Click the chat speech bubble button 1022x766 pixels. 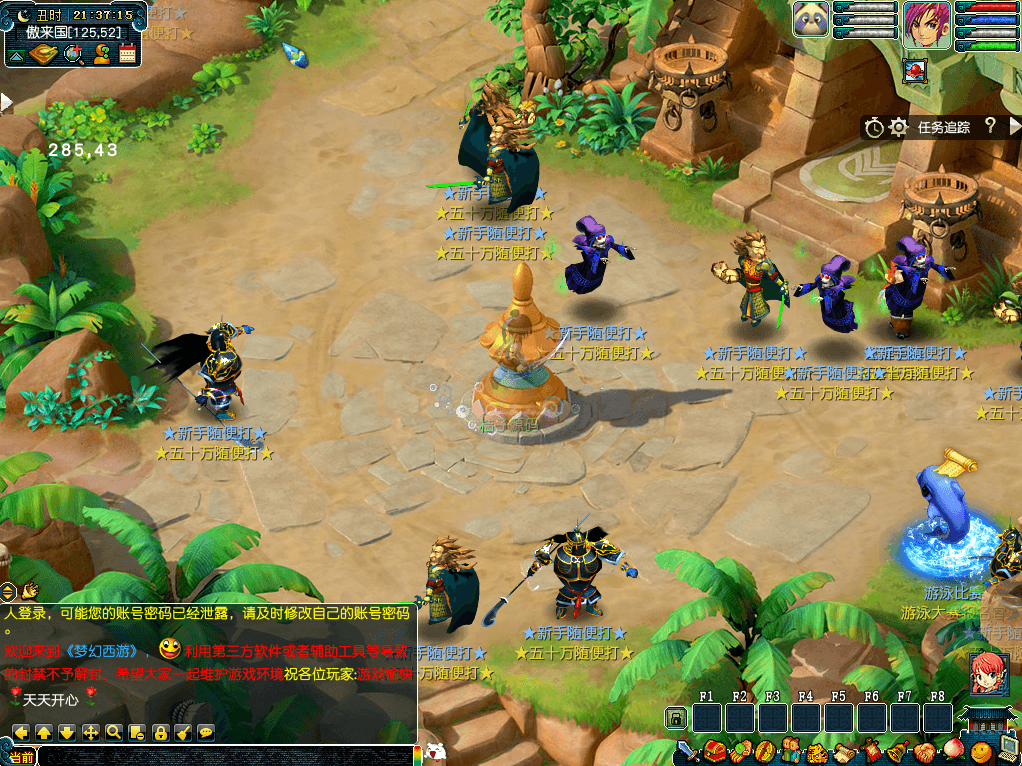206,732
